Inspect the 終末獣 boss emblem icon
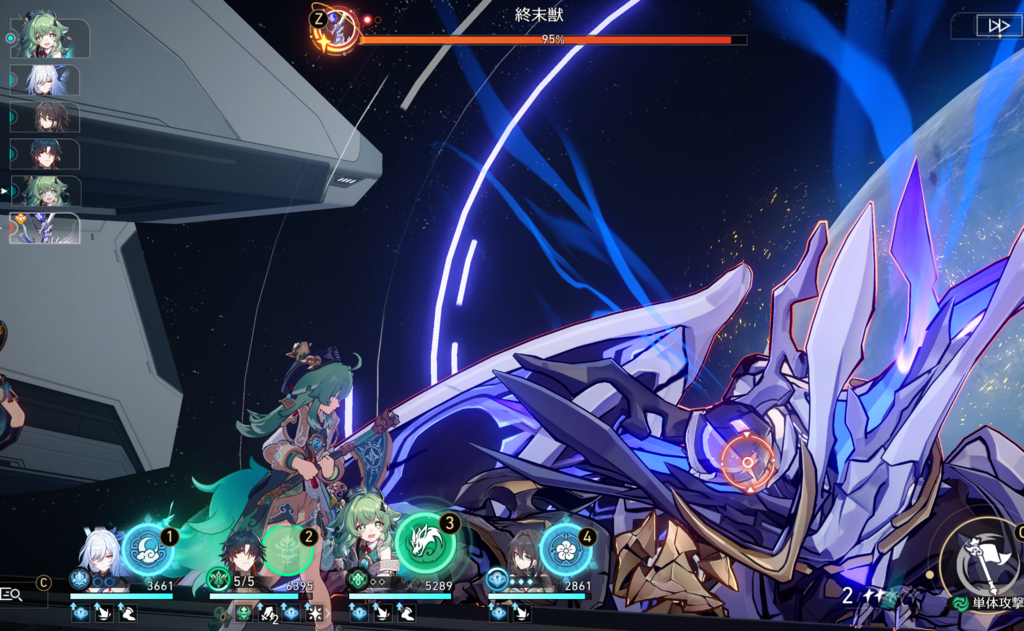 pyautogui.click(x=335, y=30)
